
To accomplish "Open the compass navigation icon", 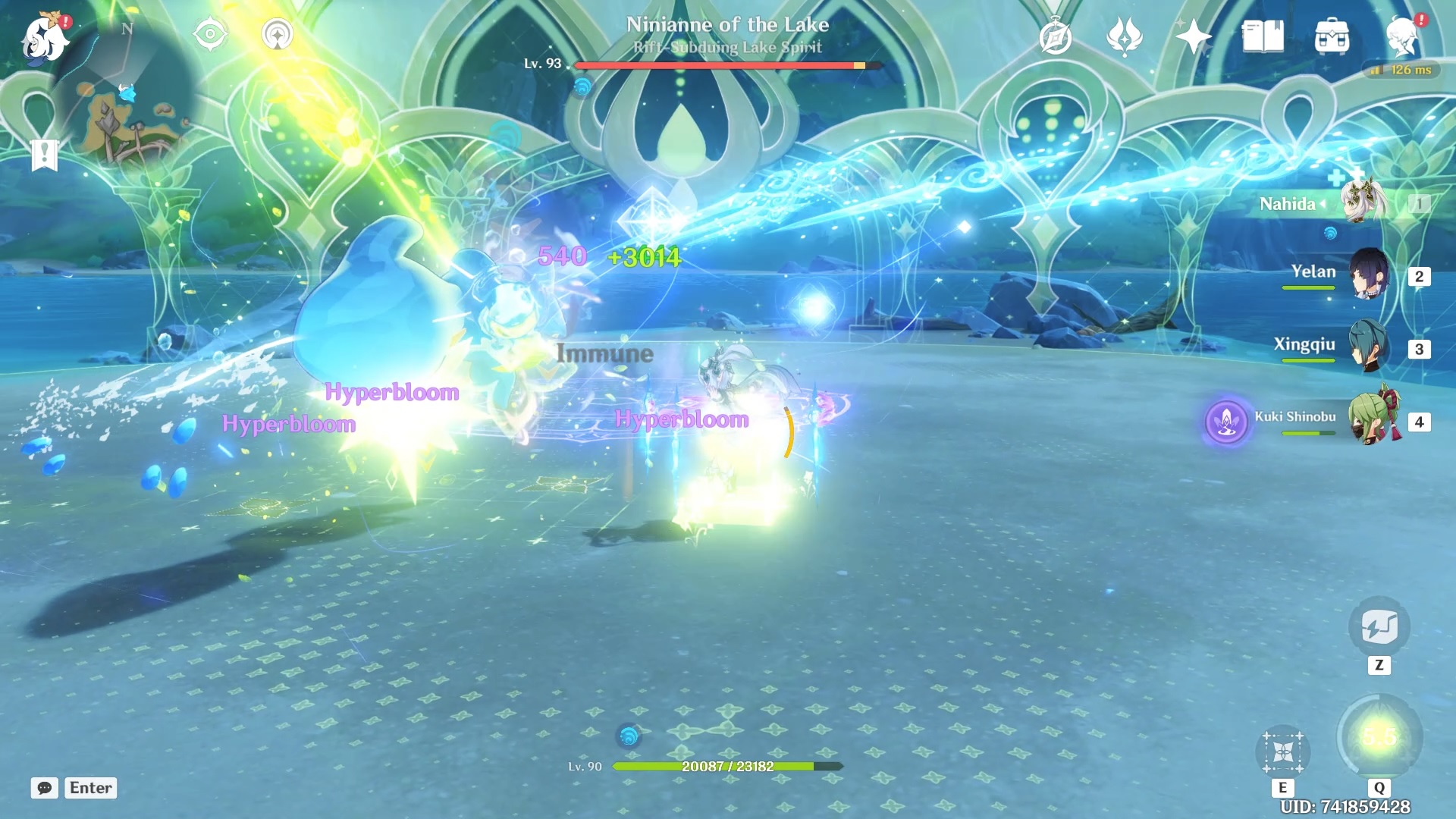I will click(x=1056, y=37).
